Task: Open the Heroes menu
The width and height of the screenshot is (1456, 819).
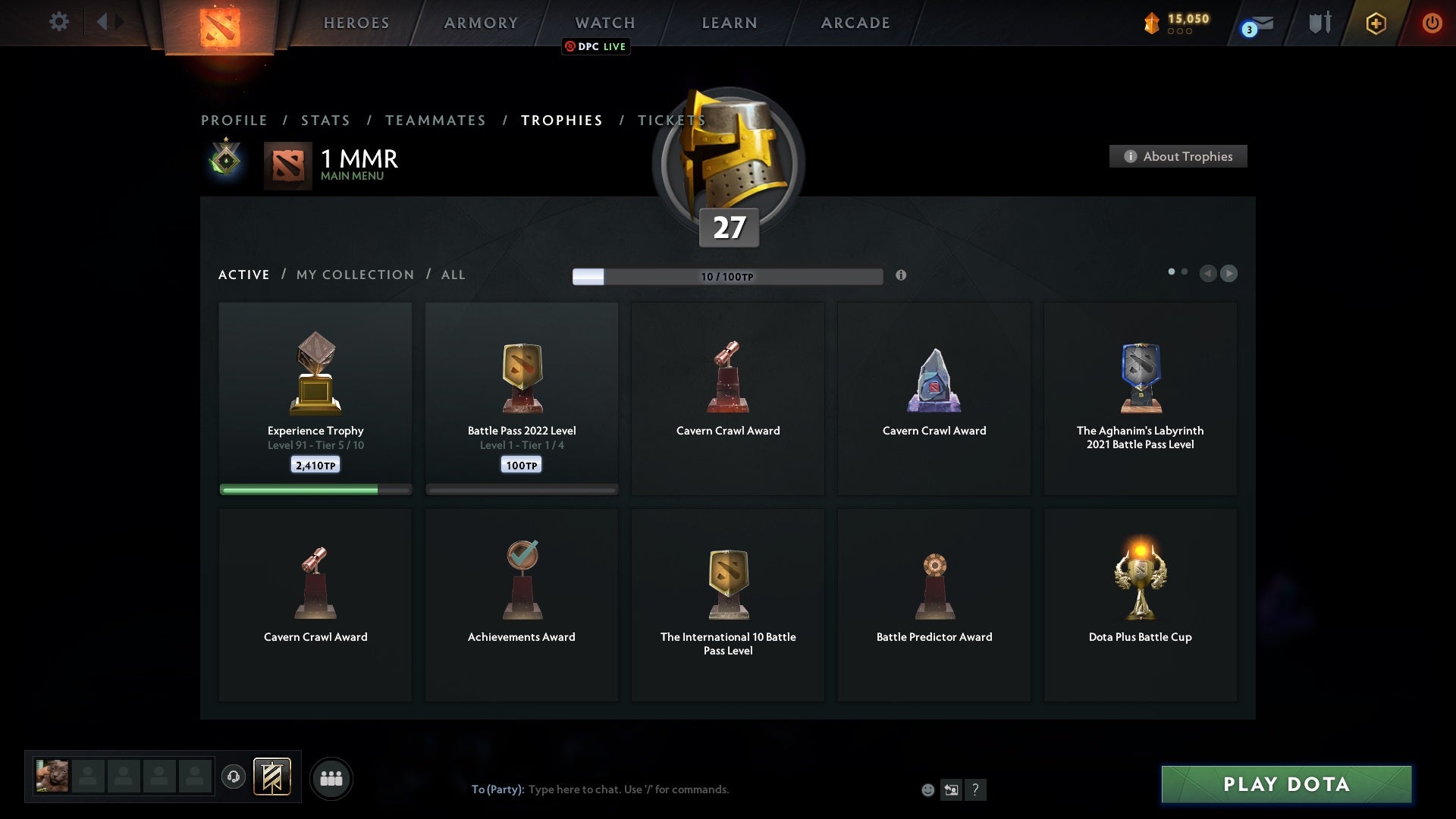Action: click(x=356, y=23)
